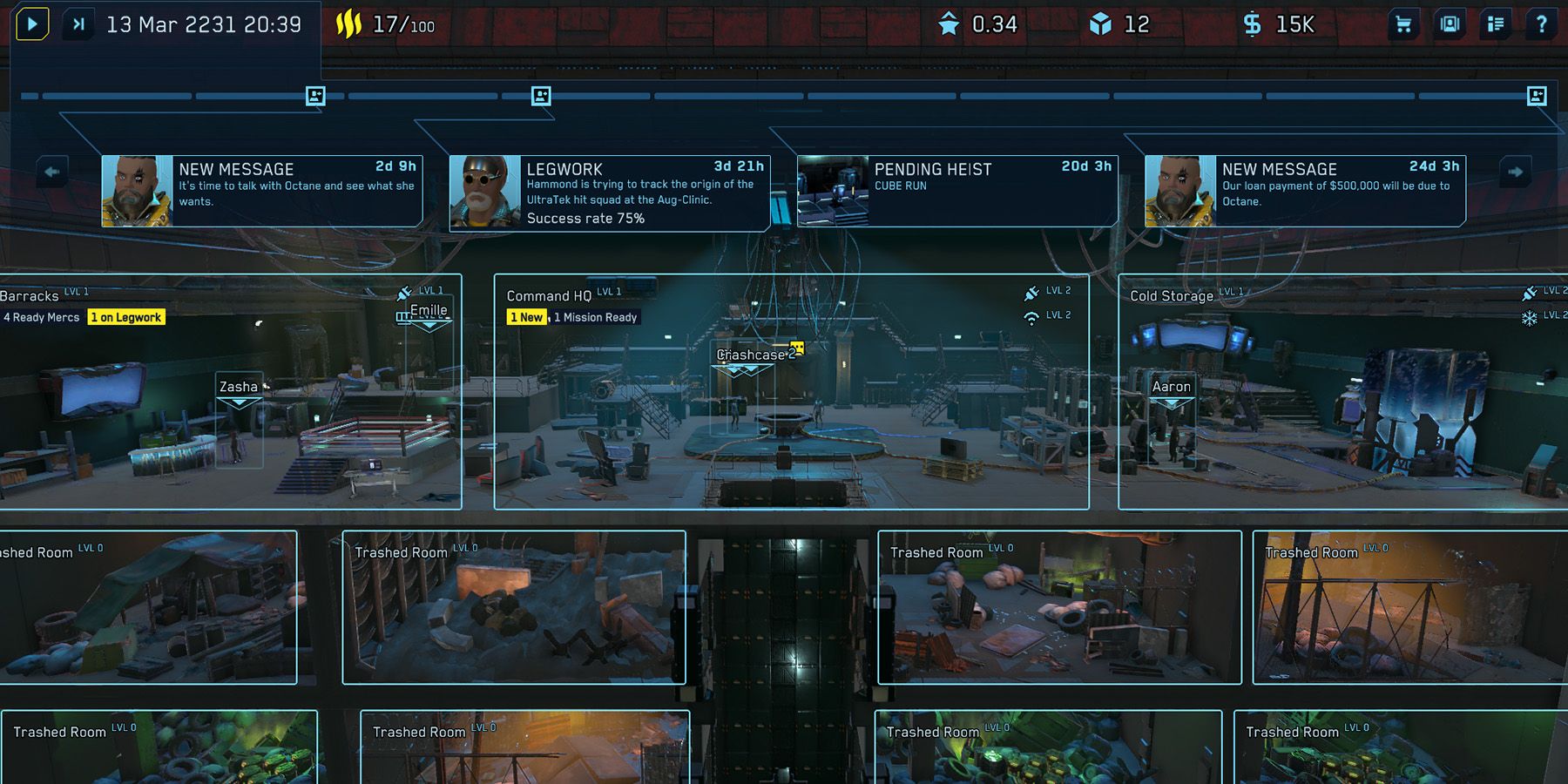
Task: Click the star rating icon in top bar
Action: (x=950, y=24)
